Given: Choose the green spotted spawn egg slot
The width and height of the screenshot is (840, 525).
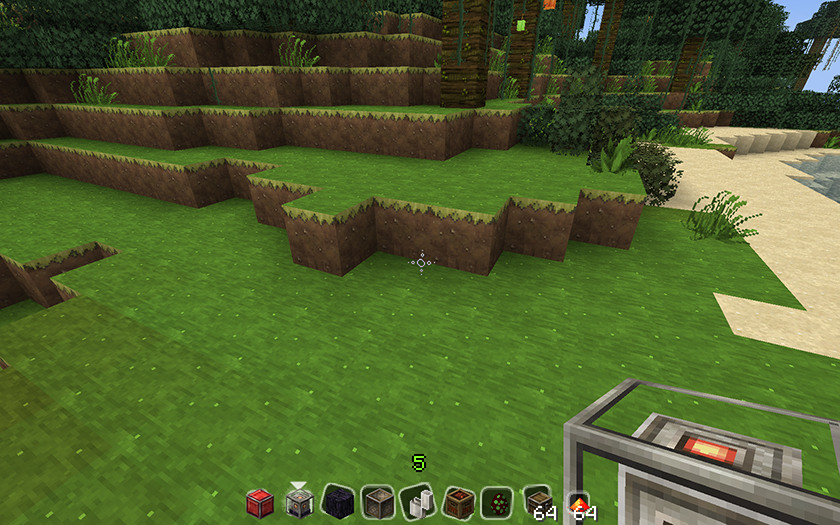Looking at the screenshot, I should pos(497,502).
